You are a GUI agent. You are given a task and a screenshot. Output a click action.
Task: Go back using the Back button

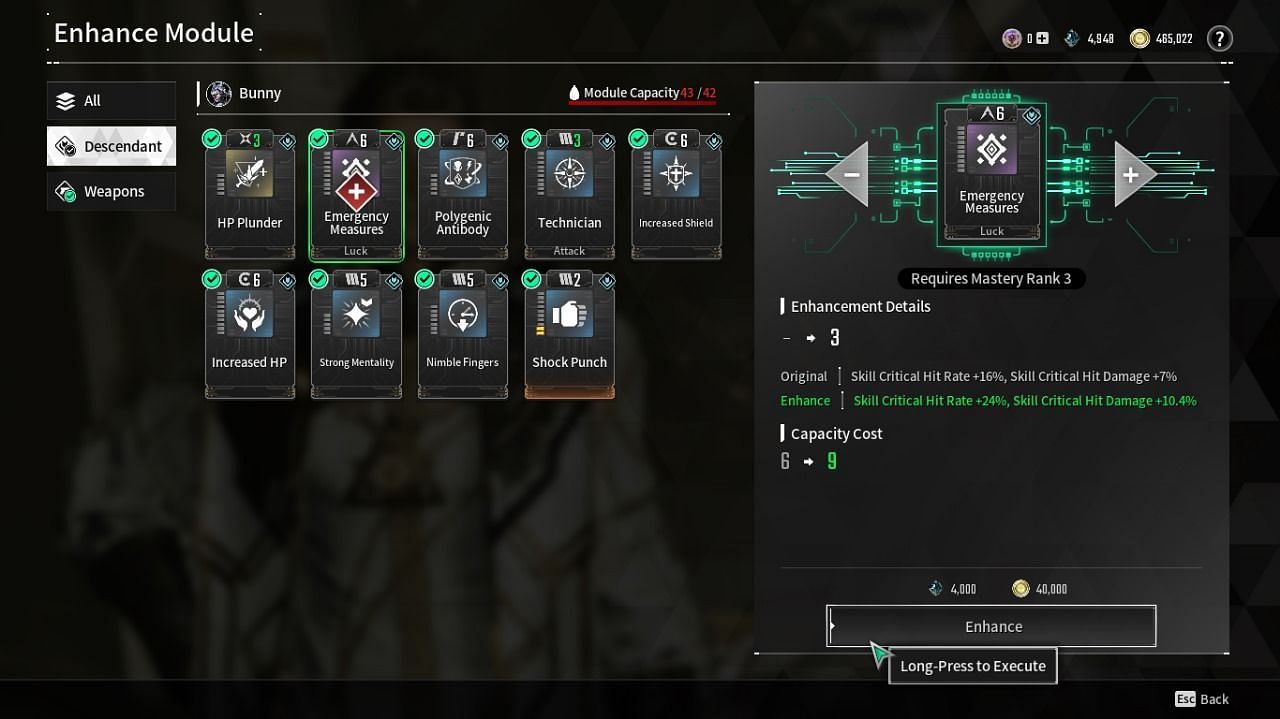click(1202, 699)
